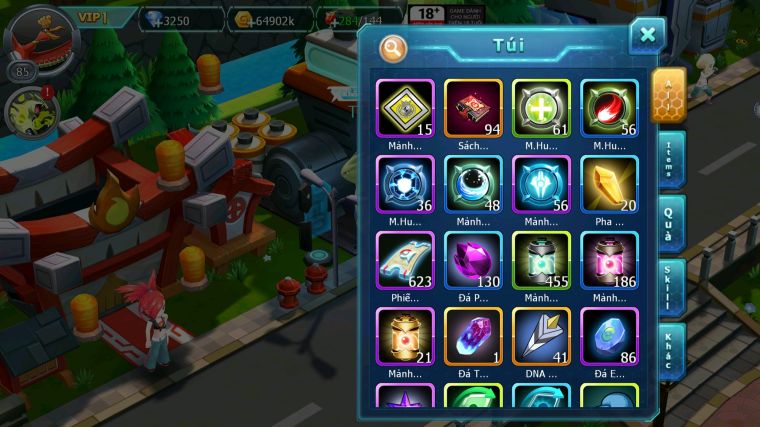Viewport: 760px width, 427px height.
Task: Select the ticket item with 623
Action: (405, 260)
